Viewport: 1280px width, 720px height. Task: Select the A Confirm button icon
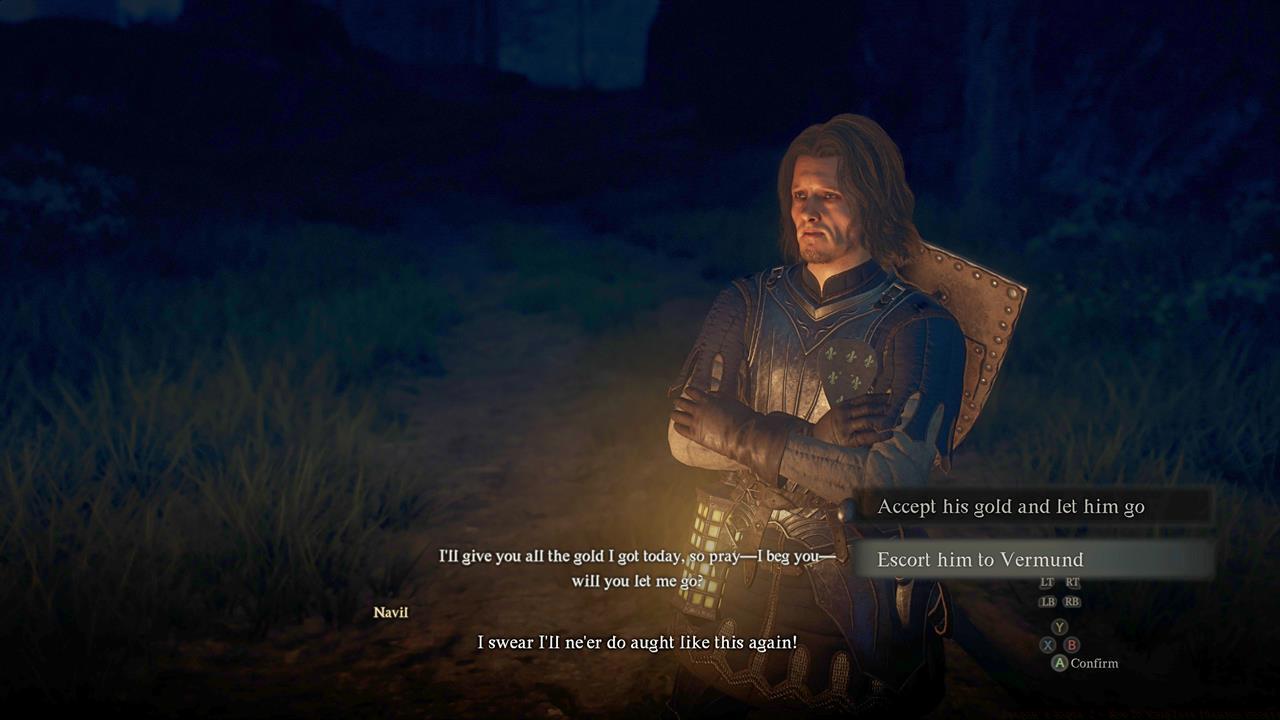[1060, 662]
